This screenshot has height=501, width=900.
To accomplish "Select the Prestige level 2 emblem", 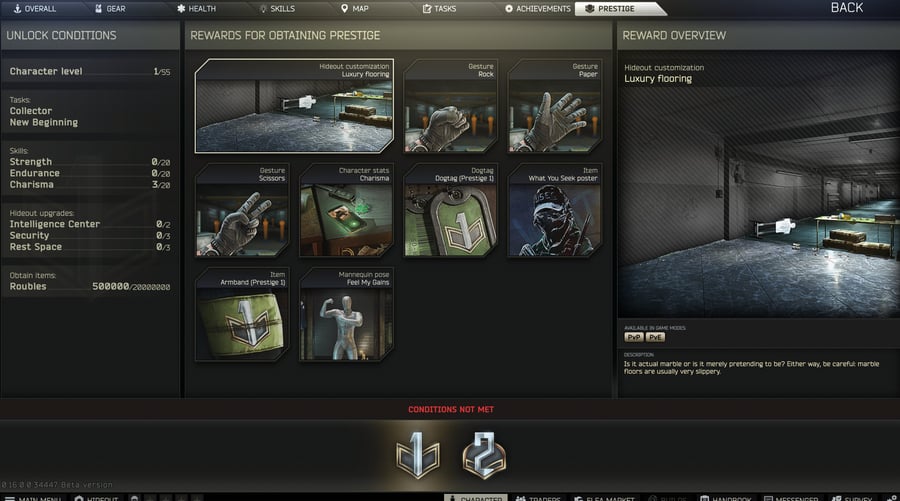I will coord(482,457).
